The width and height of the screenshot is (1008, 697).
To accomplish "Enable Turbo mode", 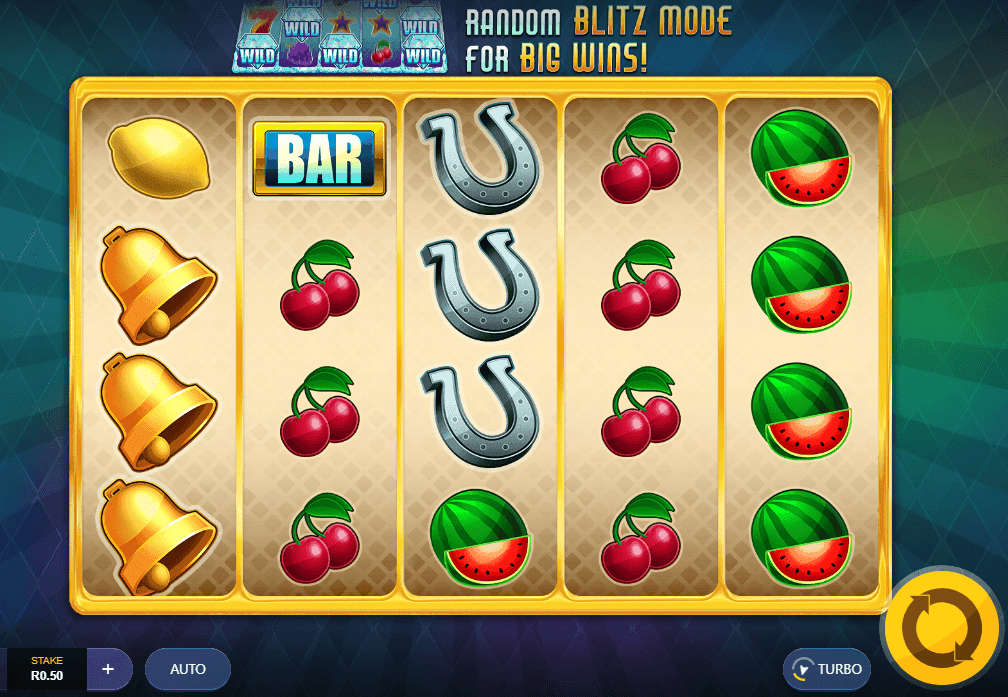I will (827, 669).
